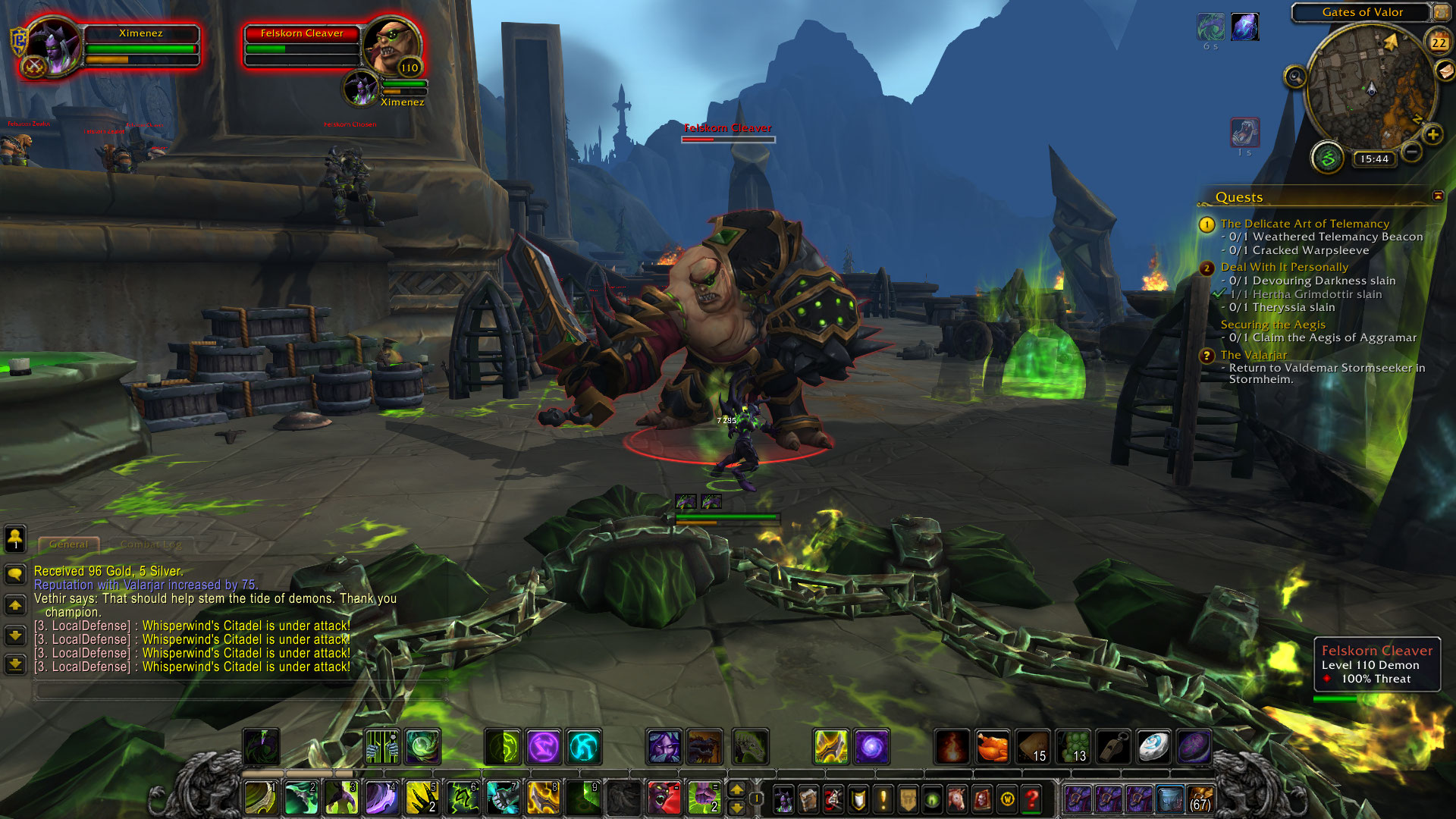Open the mount collection horse icon

pyautogui.click(x=957, y=799)
